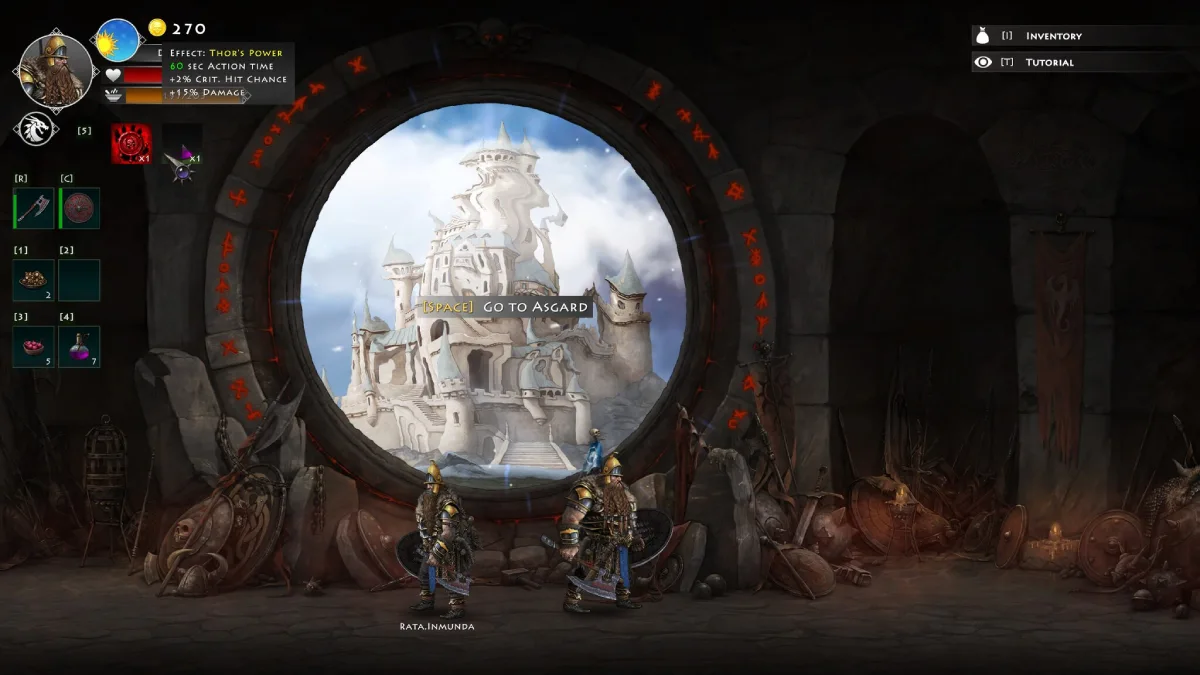
Task: Click the sun day-night indicator
Action: tap(118, 41)
